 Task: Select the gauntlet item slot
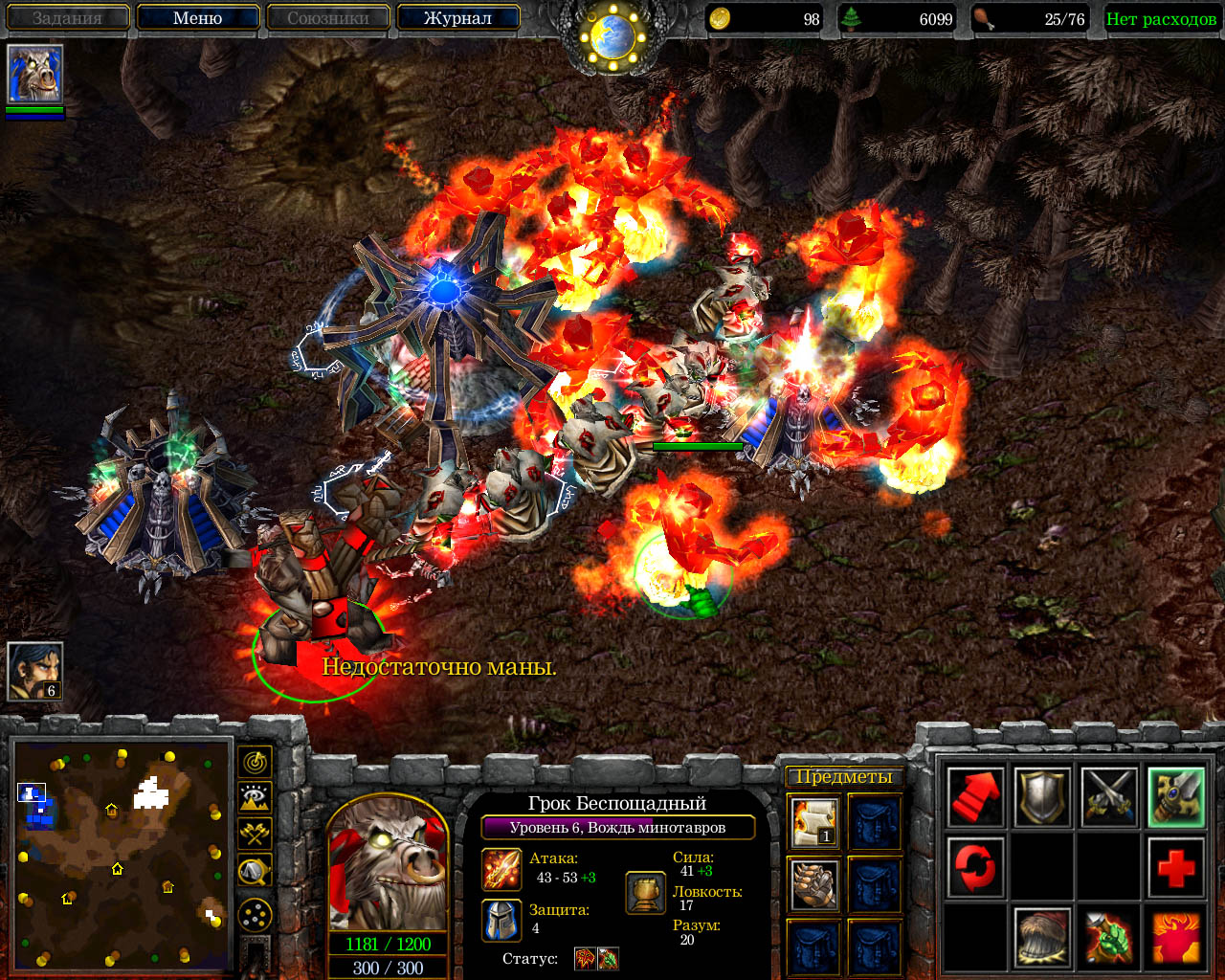[814, 884]
